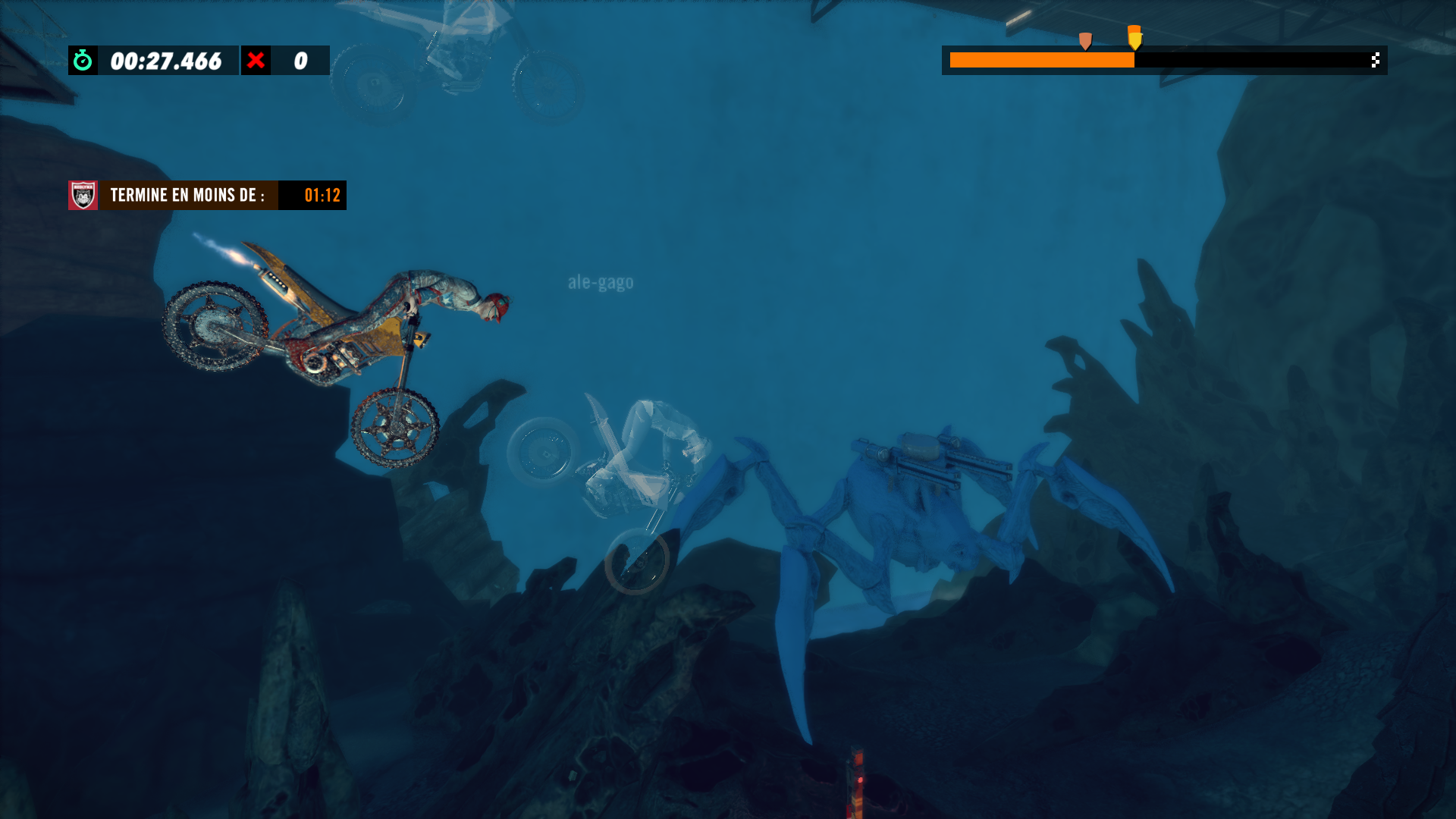Click the sponsor shield badge icon
This screenshot has height=819, width=1456.
[83, 195]
